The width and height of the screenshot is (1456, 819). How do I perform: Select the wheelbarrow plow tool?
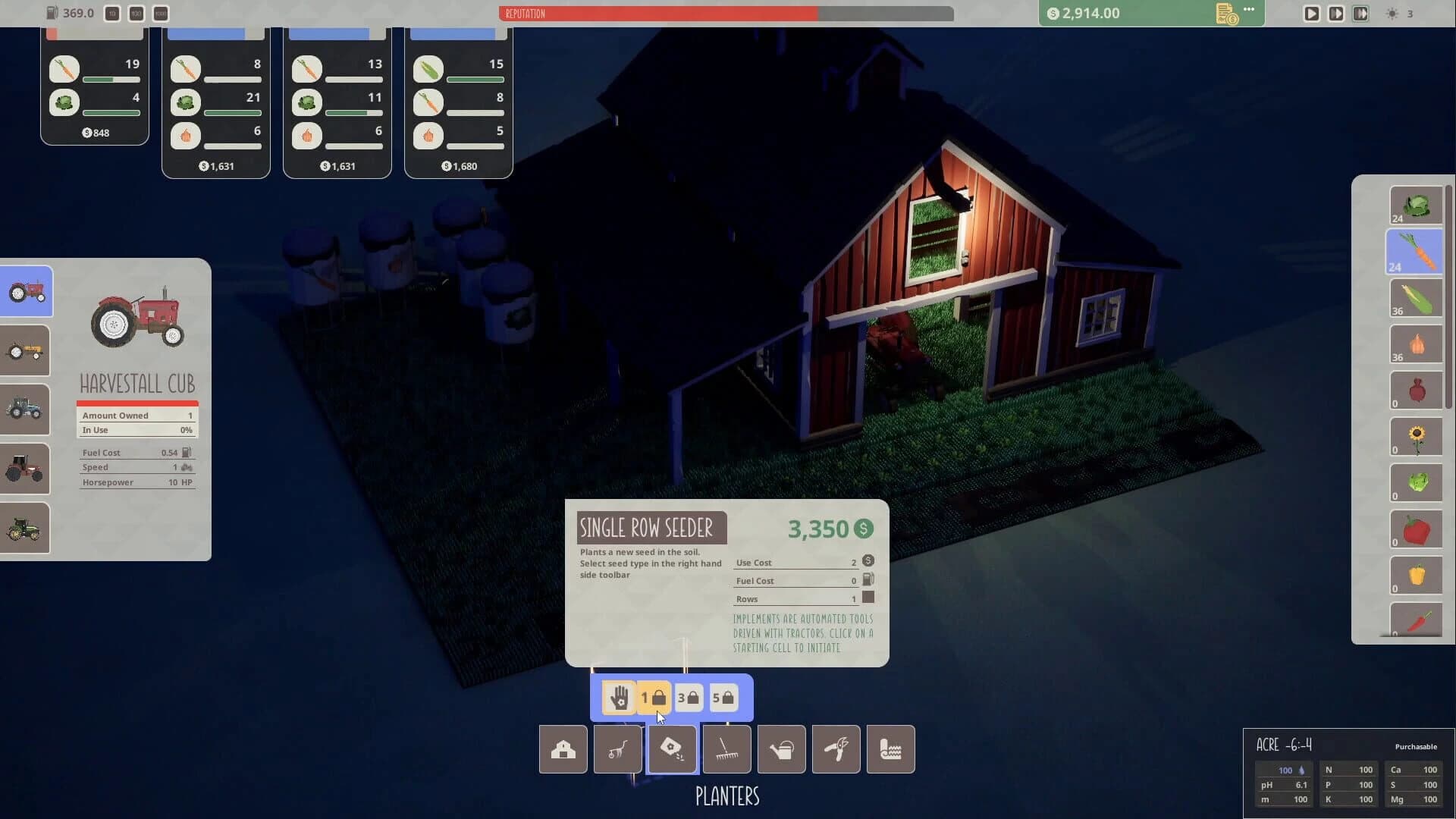tap(617, 749)
